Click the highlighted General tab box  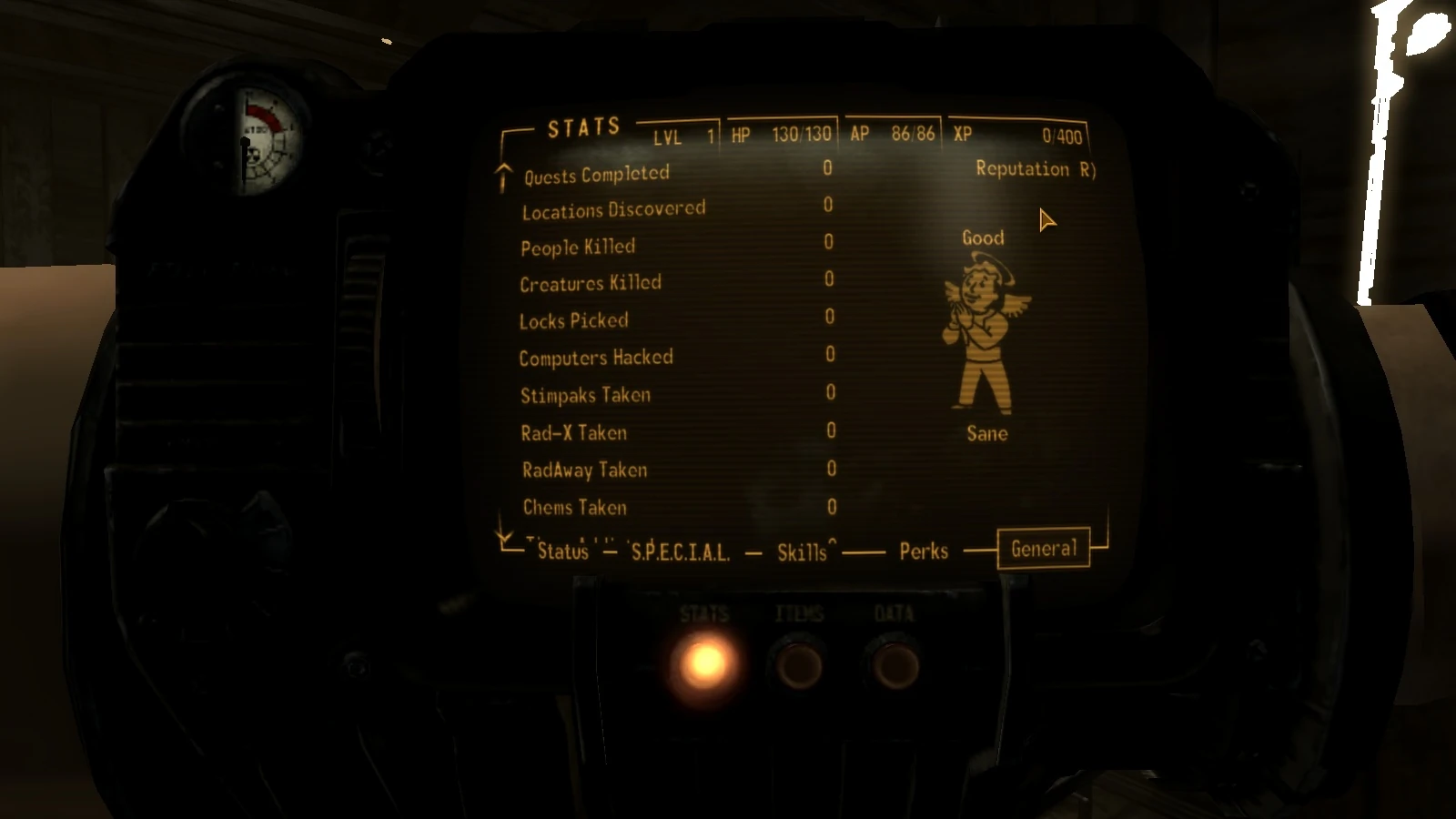pyautogui.click(x=1043, y=548)
